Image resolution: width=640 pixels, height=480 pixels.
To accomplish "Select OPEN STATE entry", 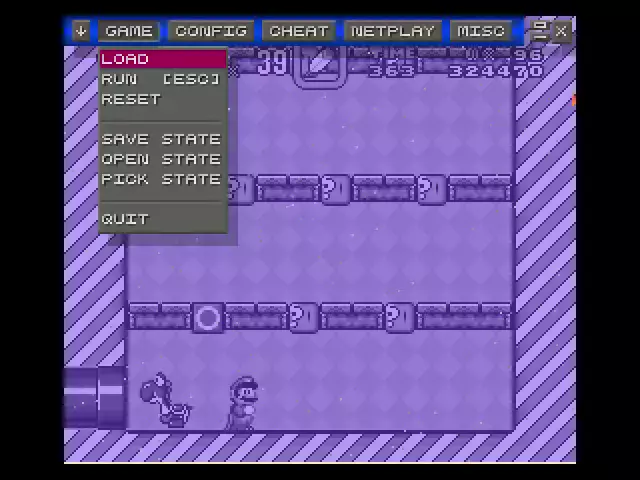I will 162,159.
